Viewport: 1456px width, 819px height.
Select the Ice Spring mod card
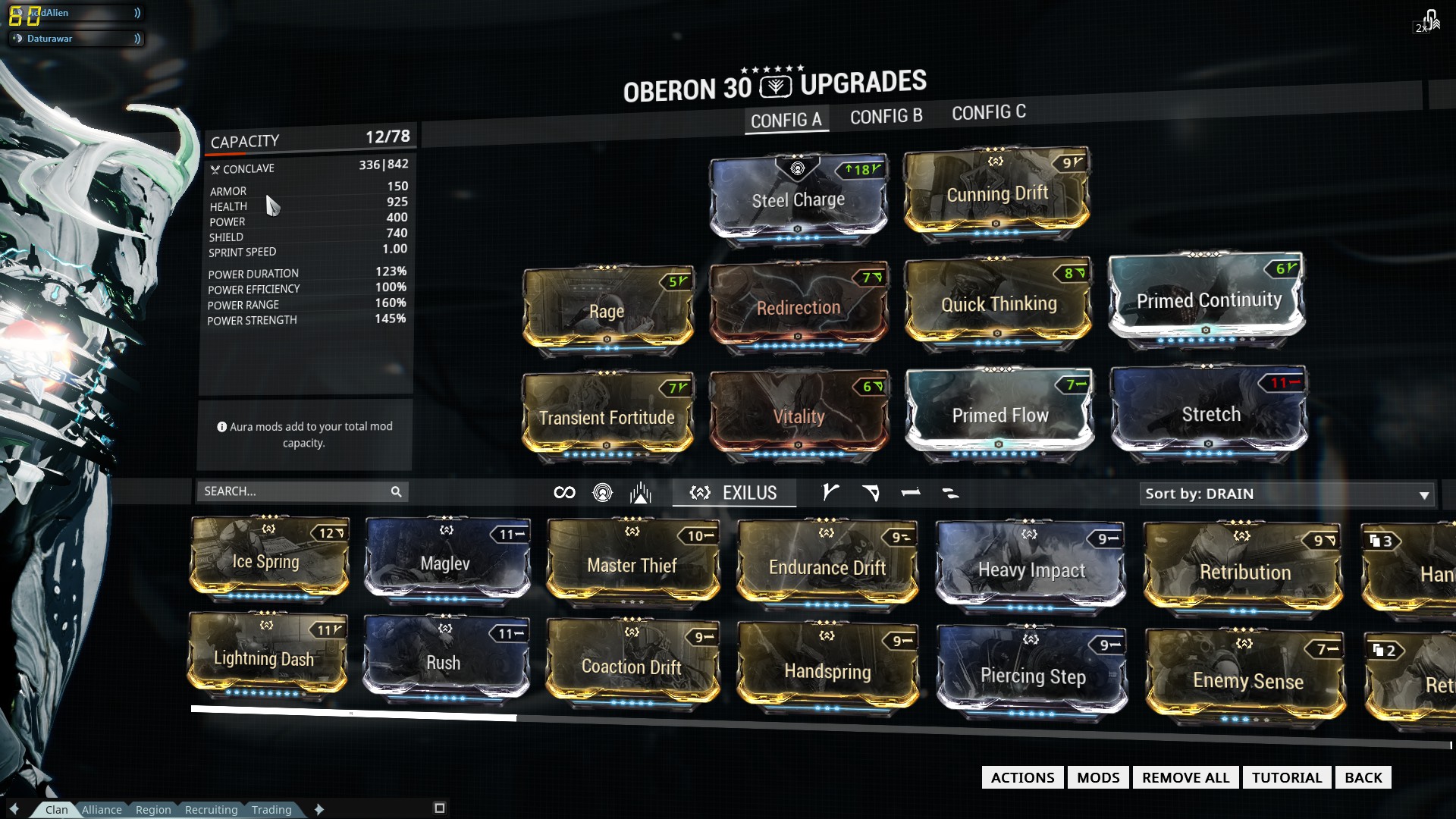coord(266,562)
